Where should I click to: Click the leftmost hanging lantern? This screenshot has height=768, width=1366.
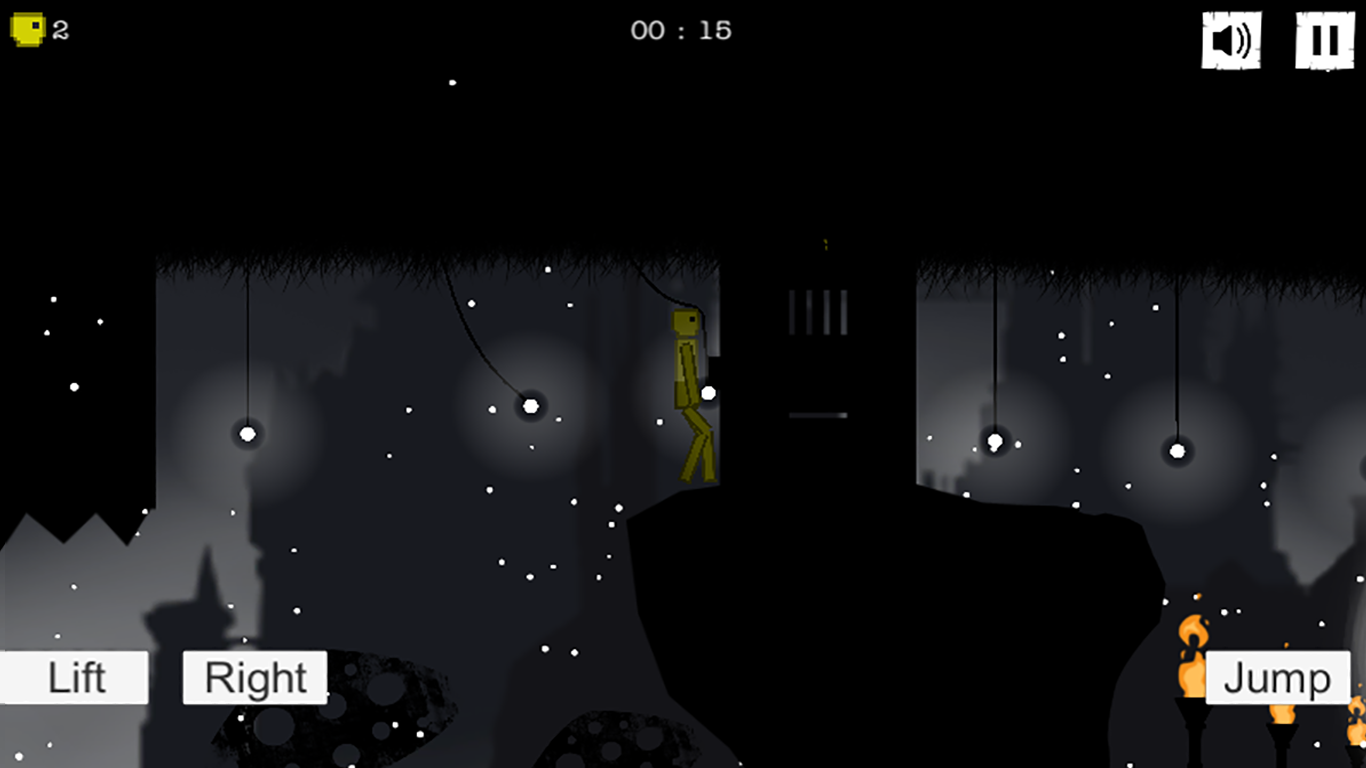[x=246, y=434]
